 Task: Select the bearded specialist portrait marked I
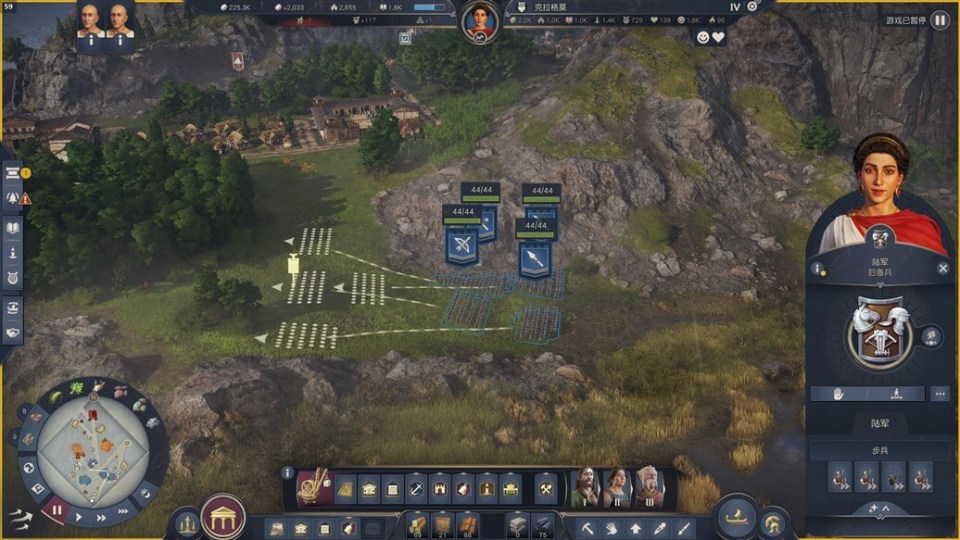pos(584,488)
